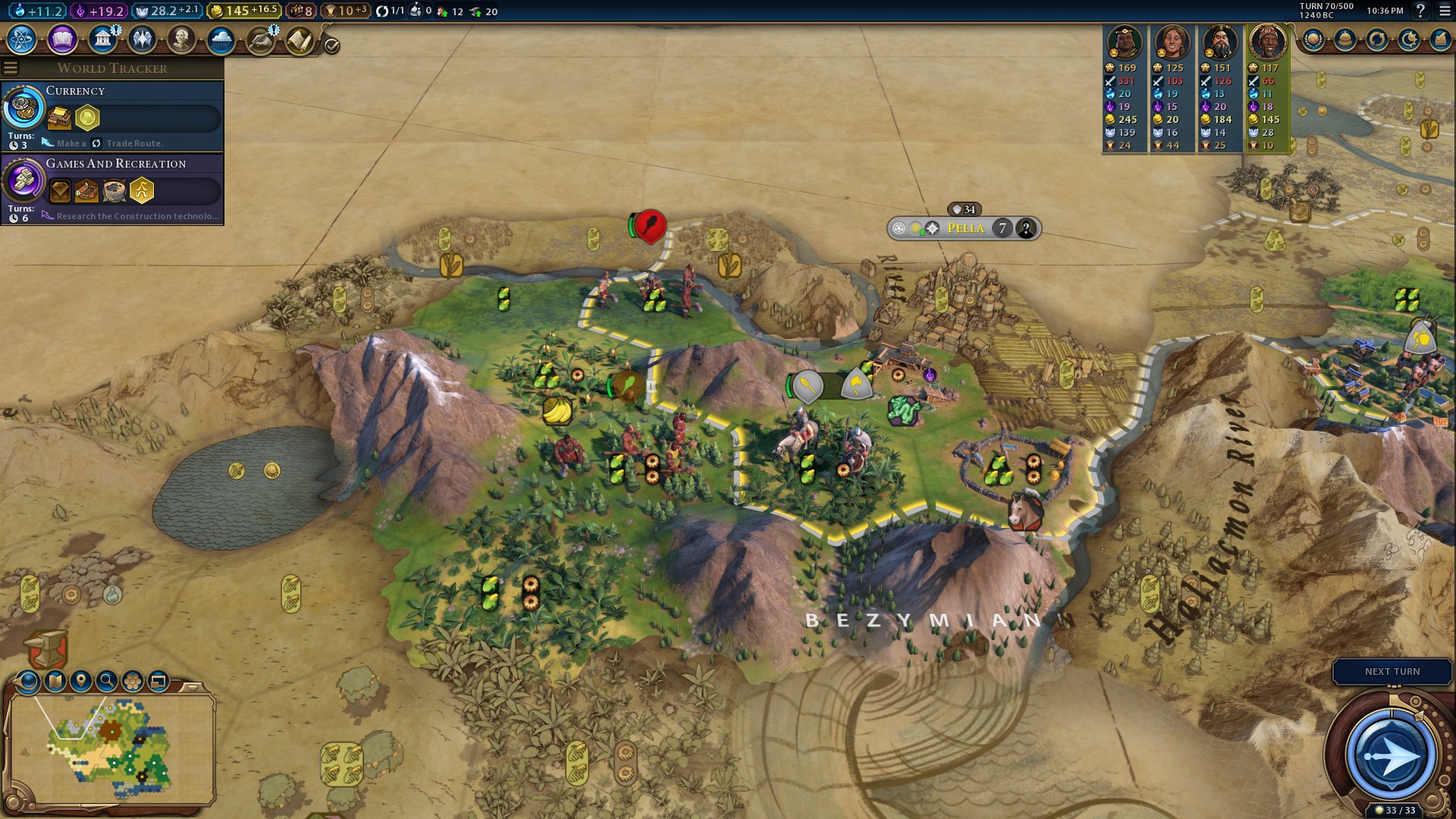View the trade routes circular arrows icon

(x=1377, y=40)
